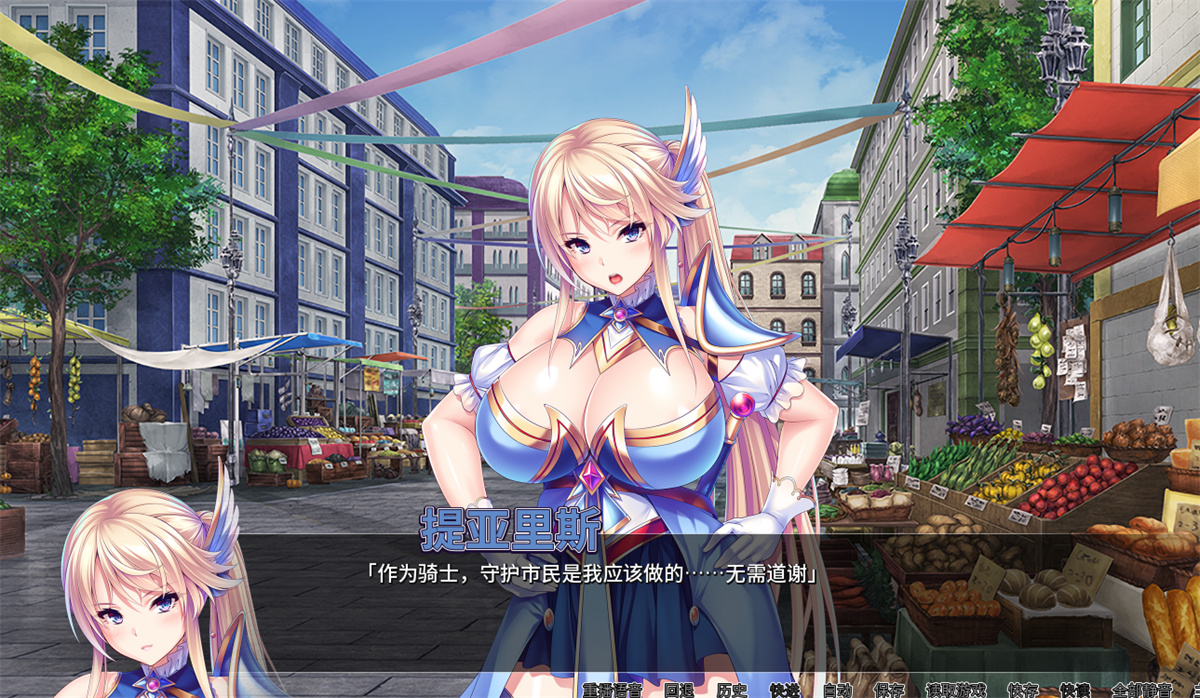Quick save with 快存
The height and width of the screenshot is (698, 1200).
click(x=1022, y=689)
